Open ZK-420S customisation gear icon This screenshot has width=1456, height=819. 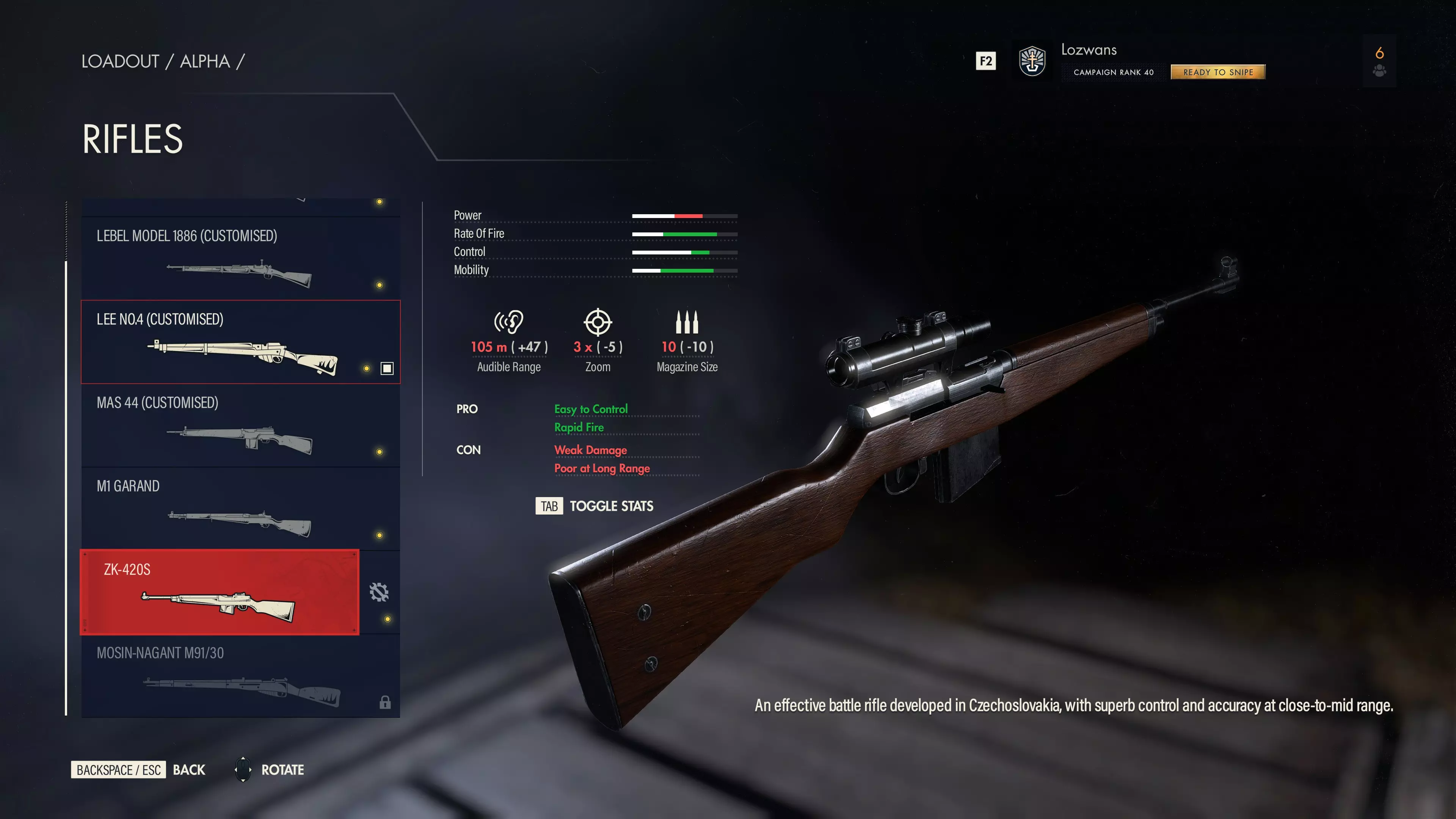(379, 592)
